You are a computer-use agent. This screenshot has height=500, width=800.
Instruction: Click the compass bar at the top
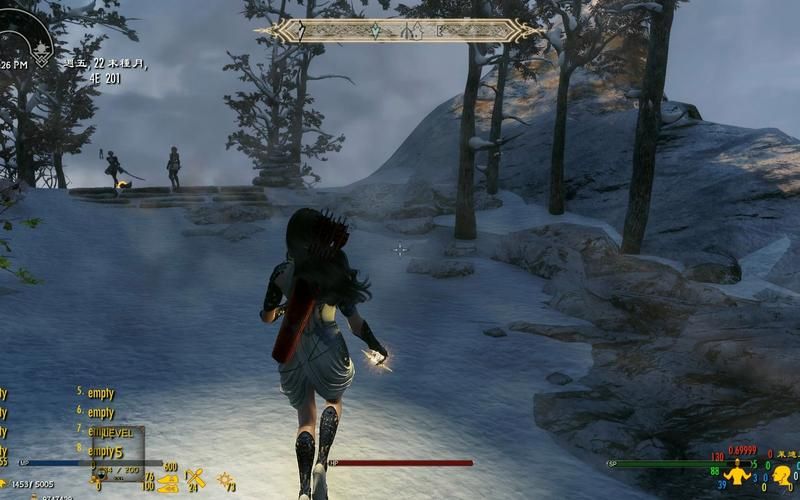tap(400, 31)
